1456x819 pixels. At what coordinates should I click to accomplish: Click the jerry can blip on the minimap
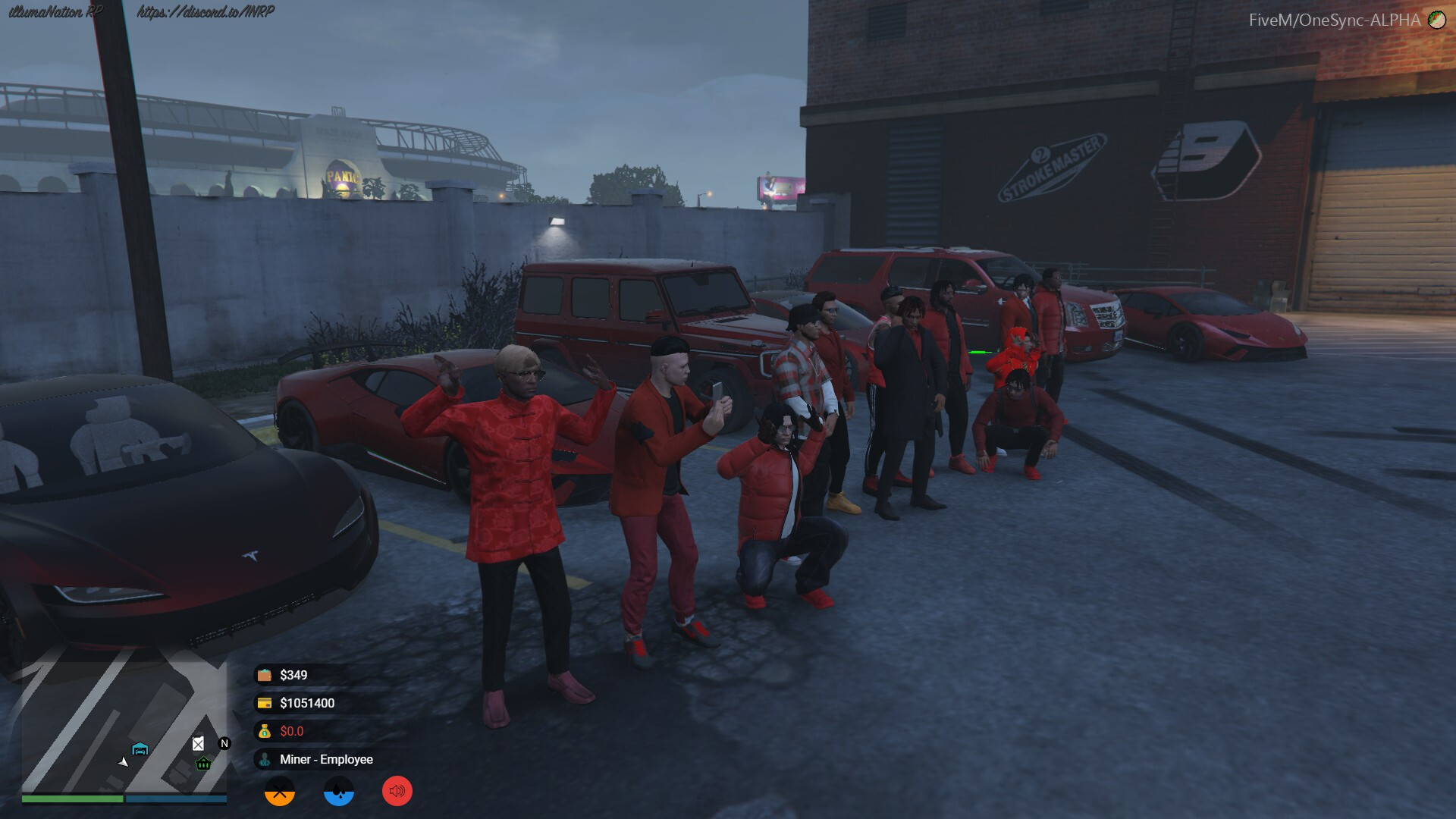199,742
